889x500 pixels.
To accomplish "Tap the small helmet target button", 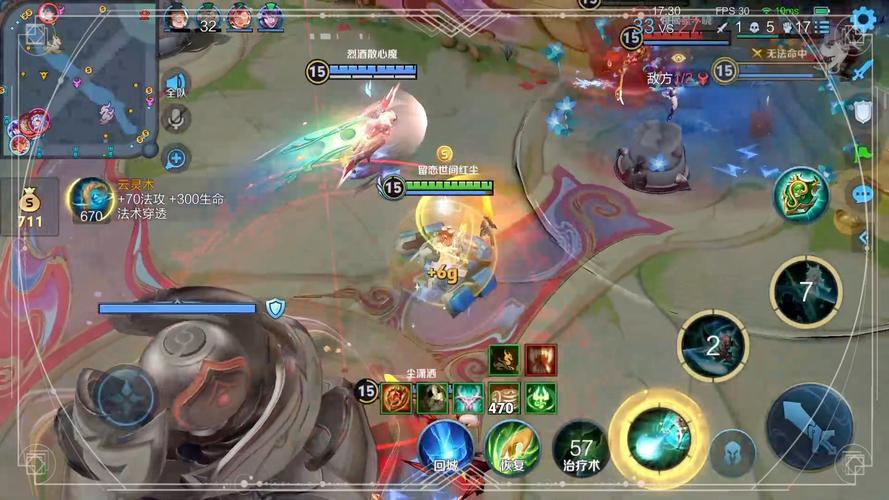I will point(732,452).
